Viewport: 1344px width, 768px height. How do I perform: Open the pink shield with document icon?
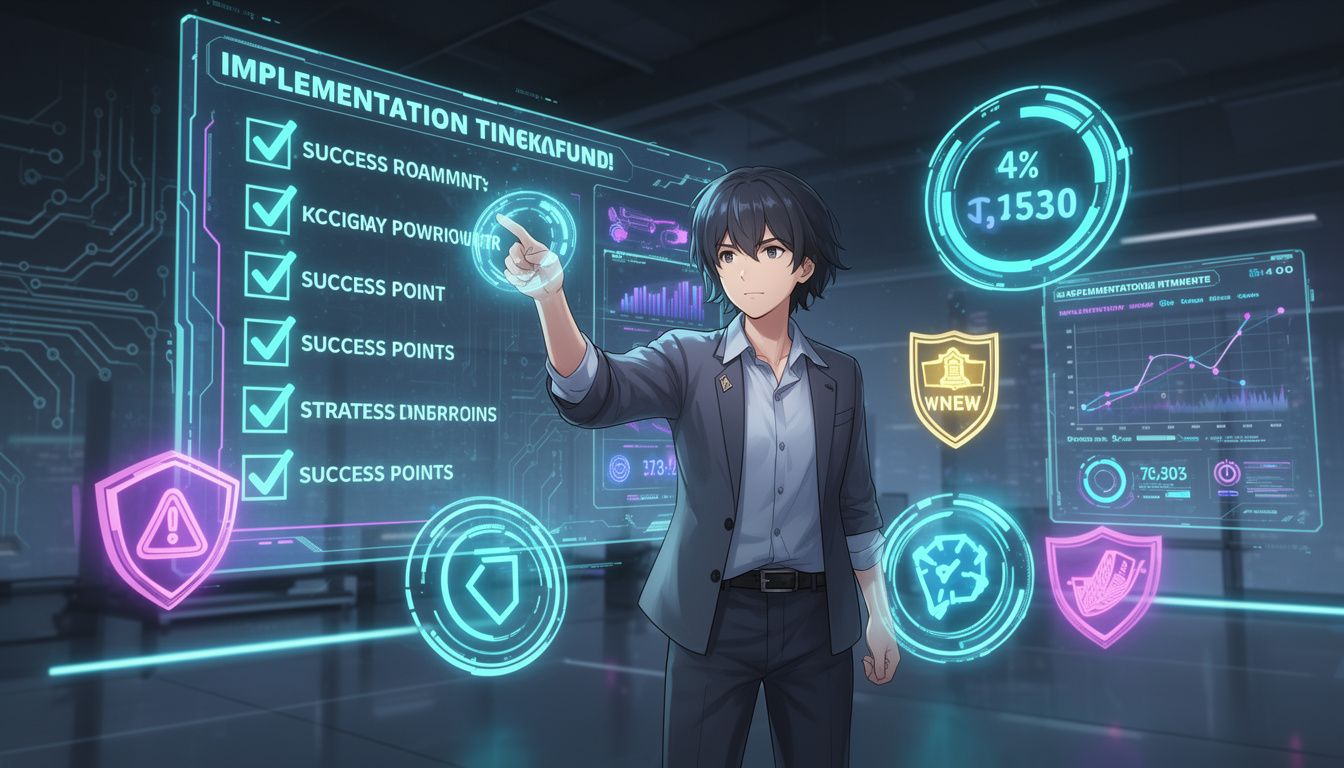point(1102,586)
